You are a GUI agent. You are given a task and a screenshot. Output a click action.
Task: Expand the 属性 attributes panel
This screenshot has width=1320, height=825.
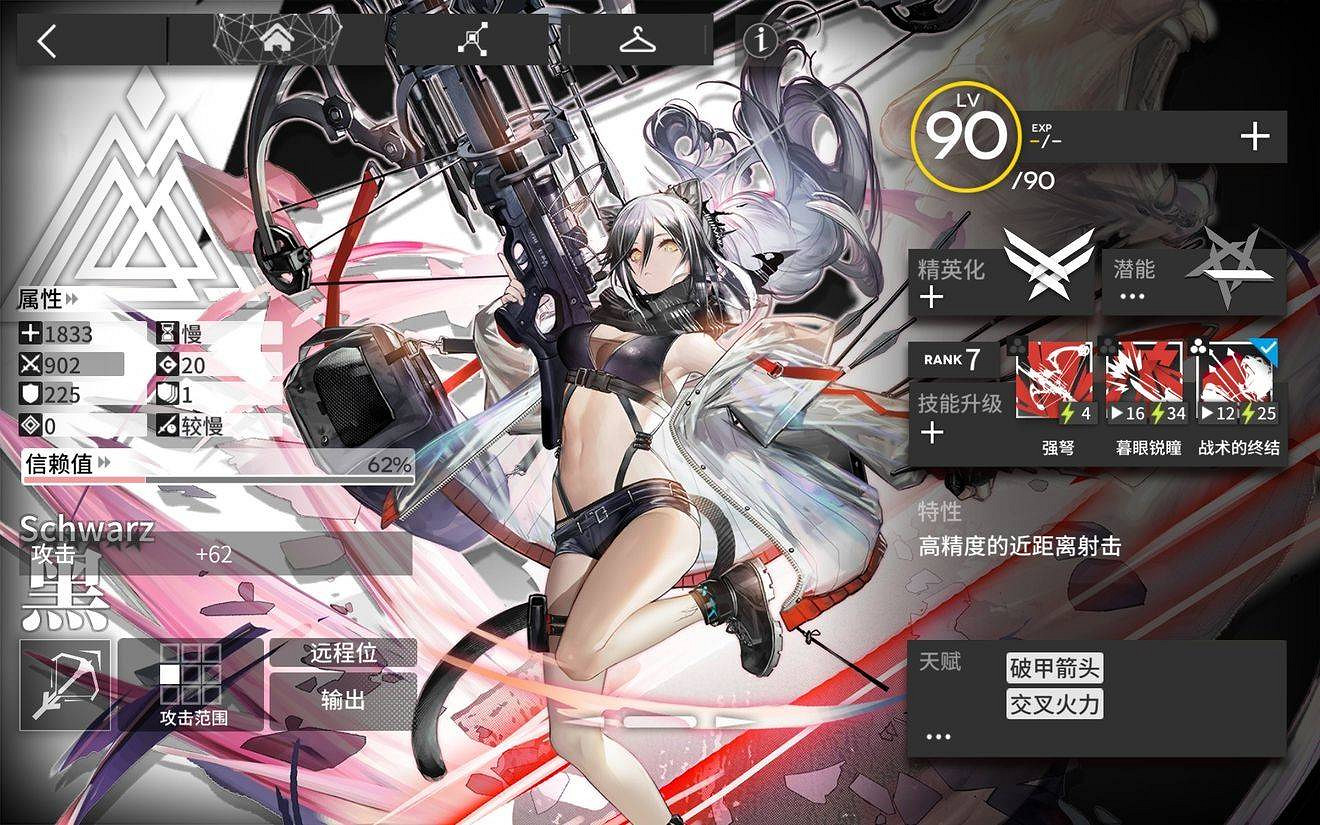pos(40,299)
